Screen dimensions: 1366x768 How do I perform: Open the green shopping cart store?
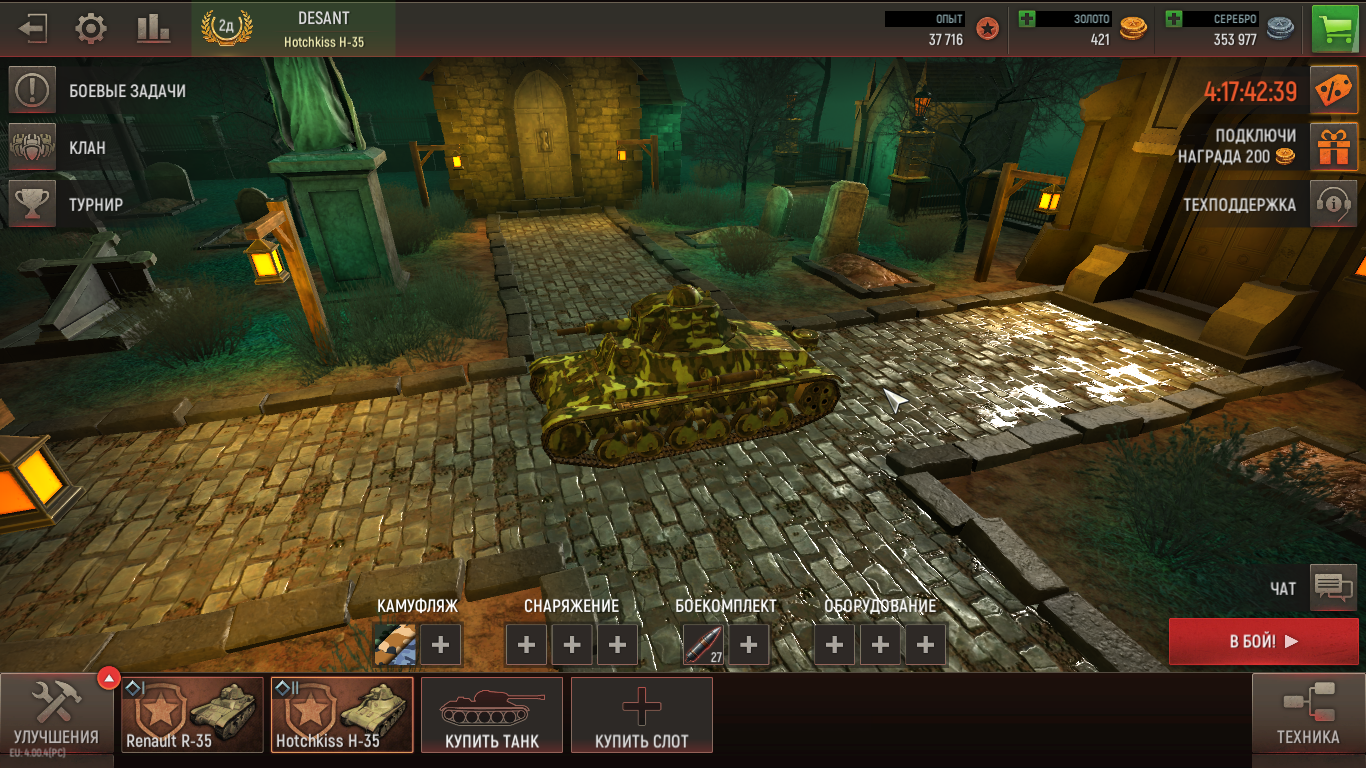tap(1334, 28)
